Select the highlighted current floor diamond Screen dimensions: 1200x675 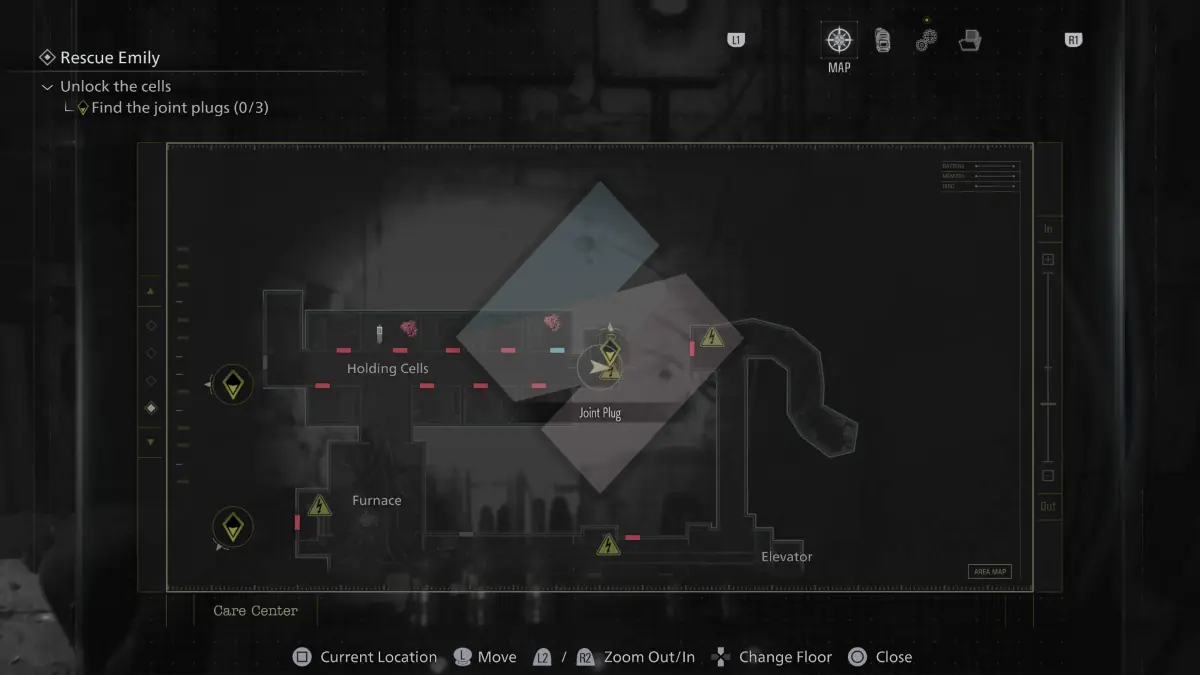tap(151, 408)
